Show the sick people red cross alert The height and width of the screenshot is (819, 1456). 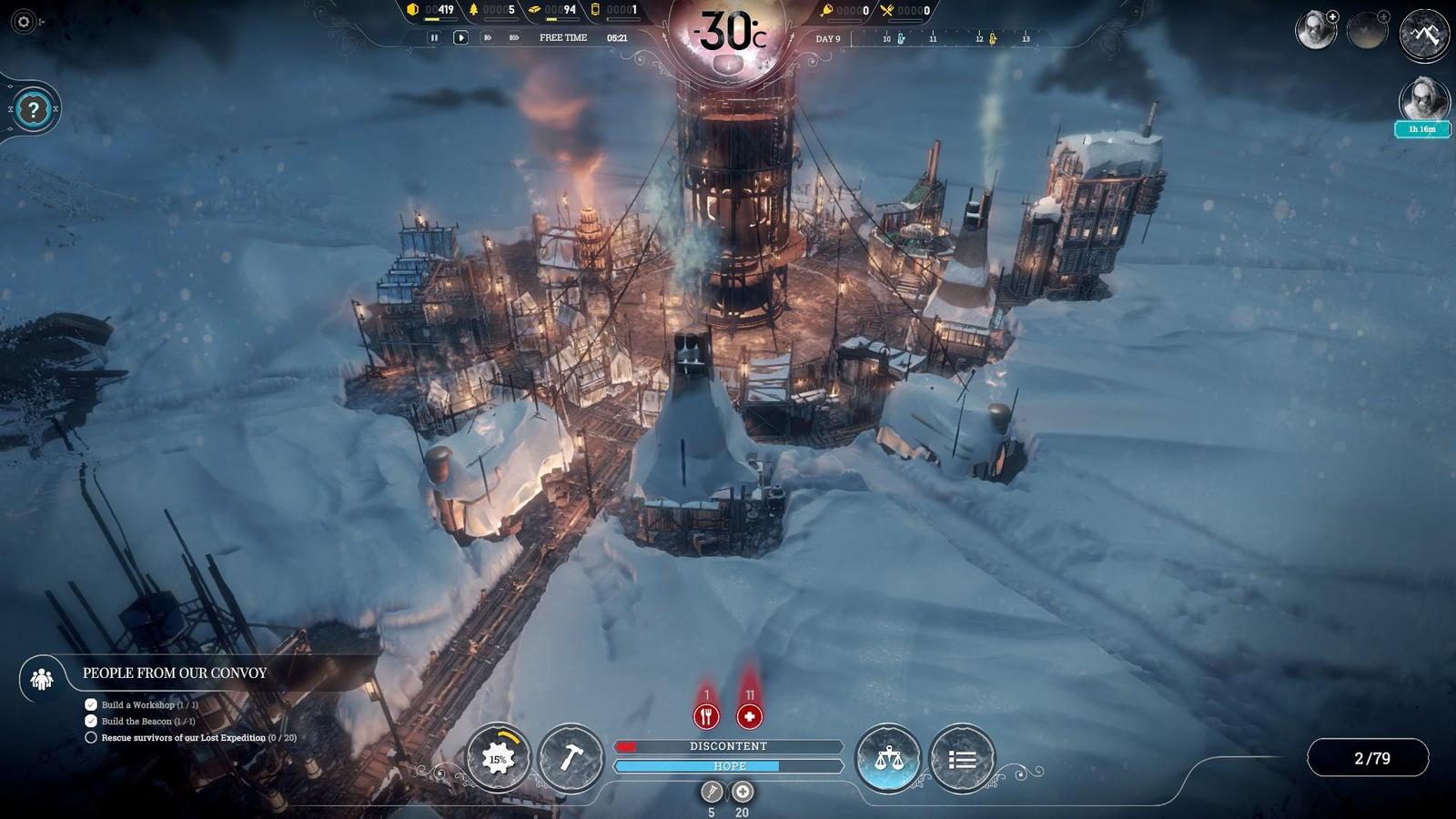pos(749,716)
